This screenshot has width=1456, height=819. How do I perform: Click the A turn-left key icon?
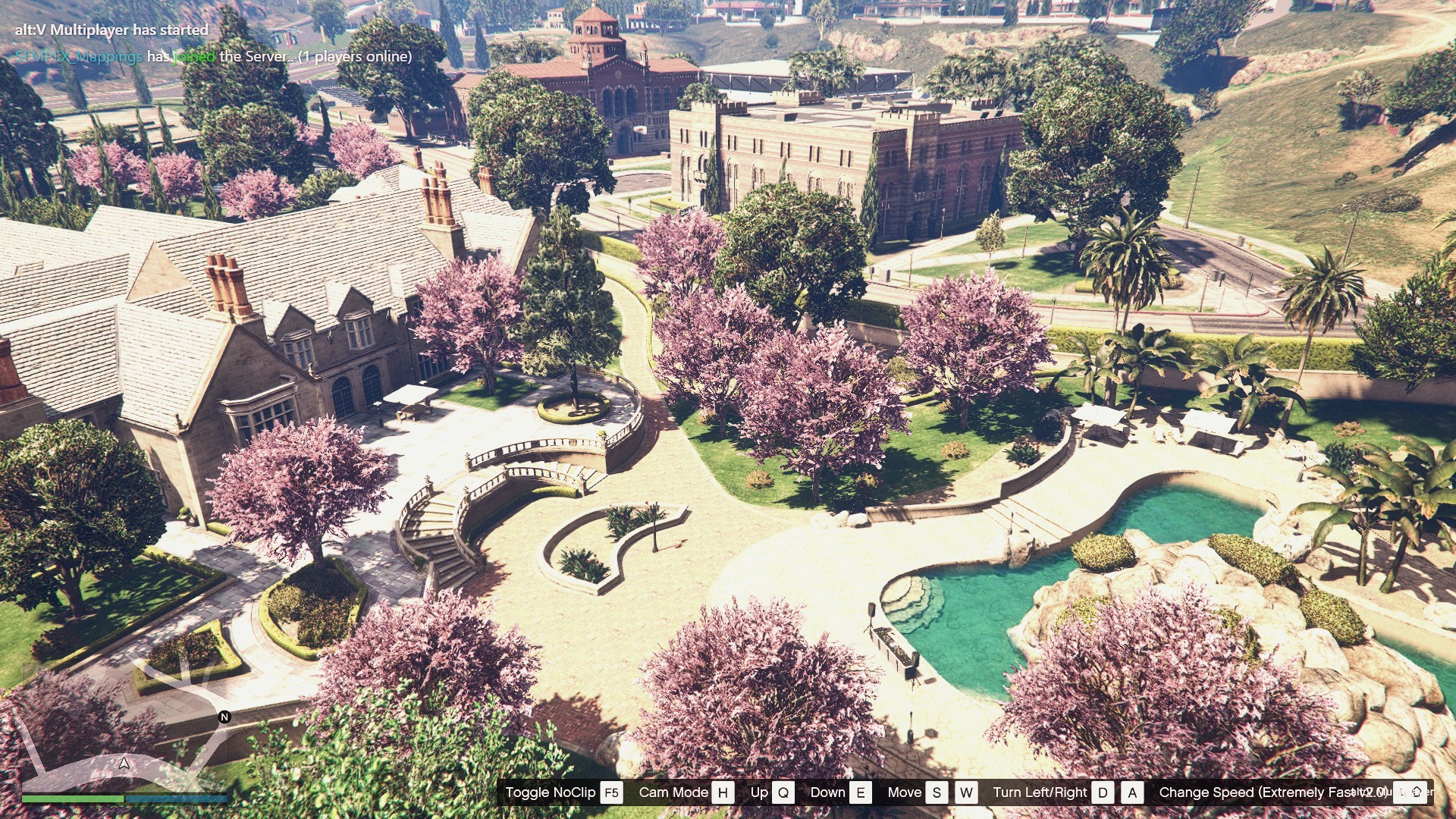tap(1132, 792)
